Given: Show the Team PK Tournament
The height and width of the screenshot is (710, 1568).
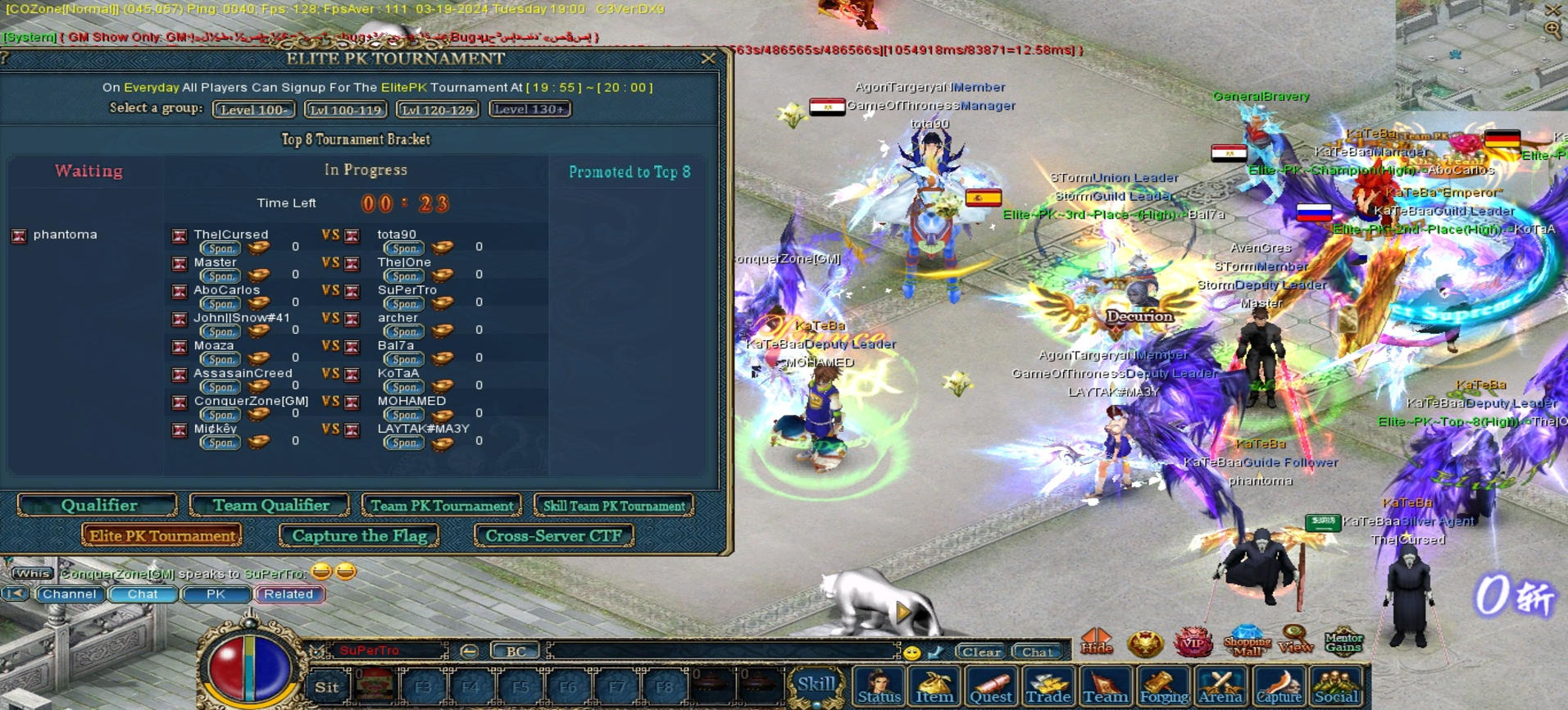Looking at the screenshot, I should coord(442,506).
